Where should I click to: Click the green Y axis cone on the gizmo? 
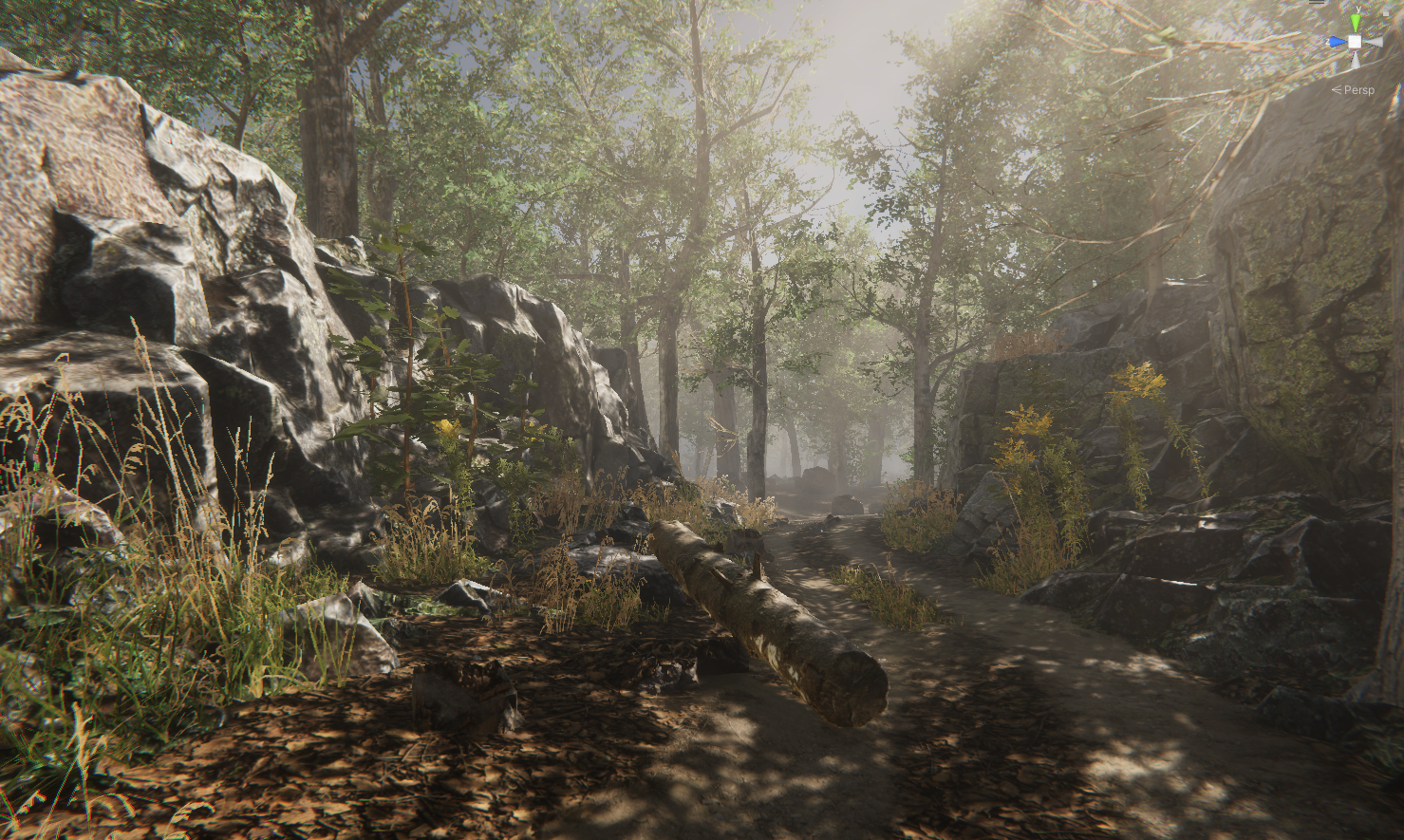[1357, 21]
